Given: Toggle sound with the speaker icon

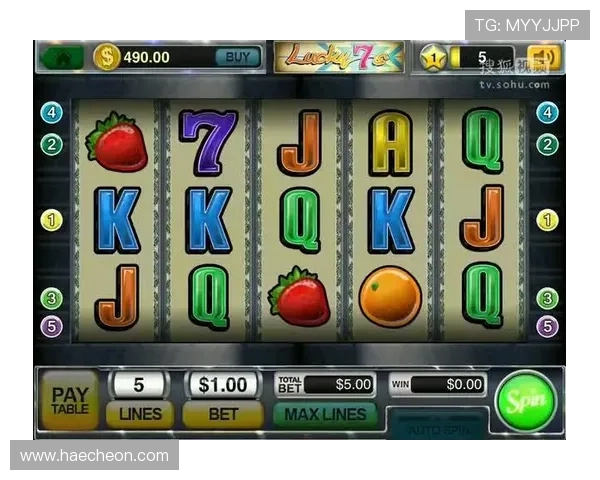Looking at the screenshot, I should tap(545, 57).
